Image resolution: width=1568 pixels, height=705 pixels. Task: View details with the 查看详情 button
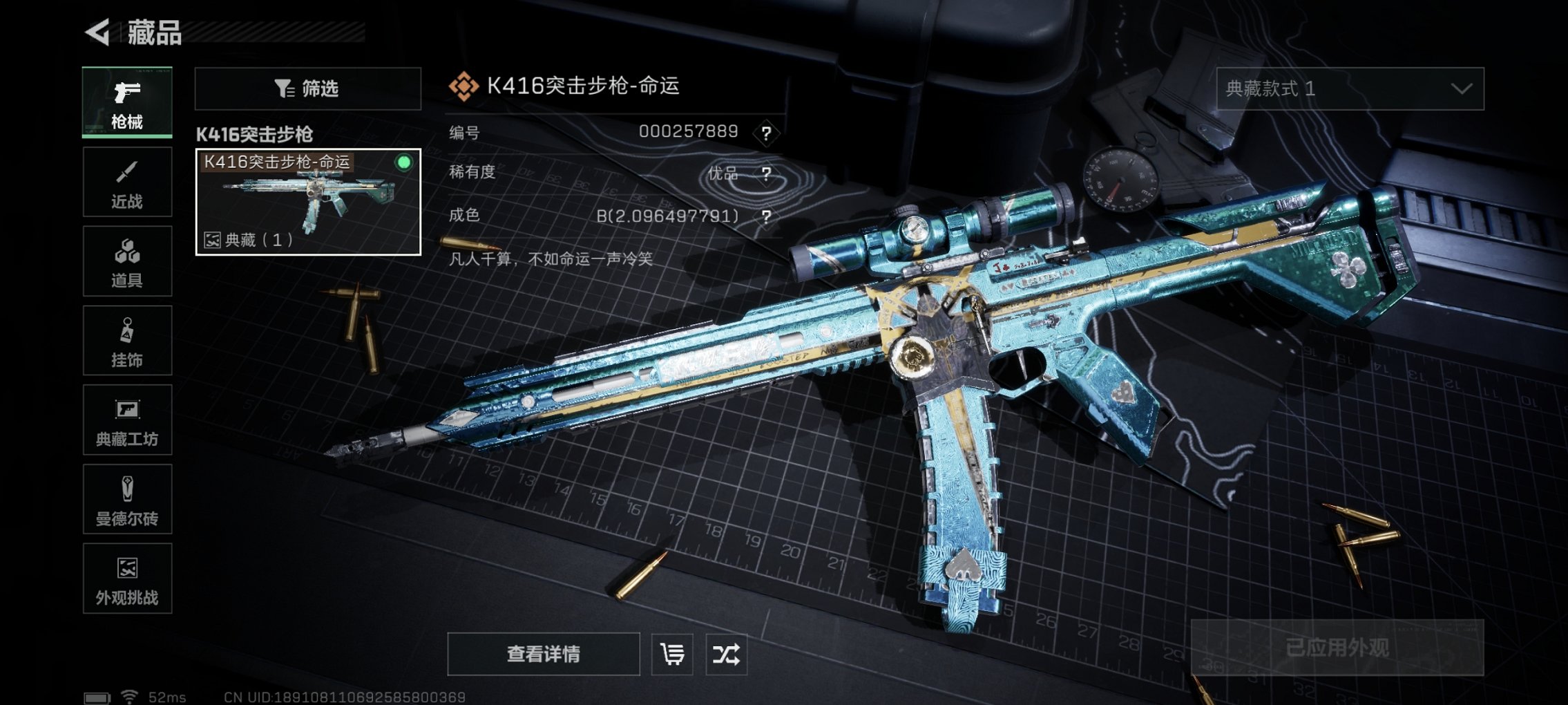(x=543, y=654)
